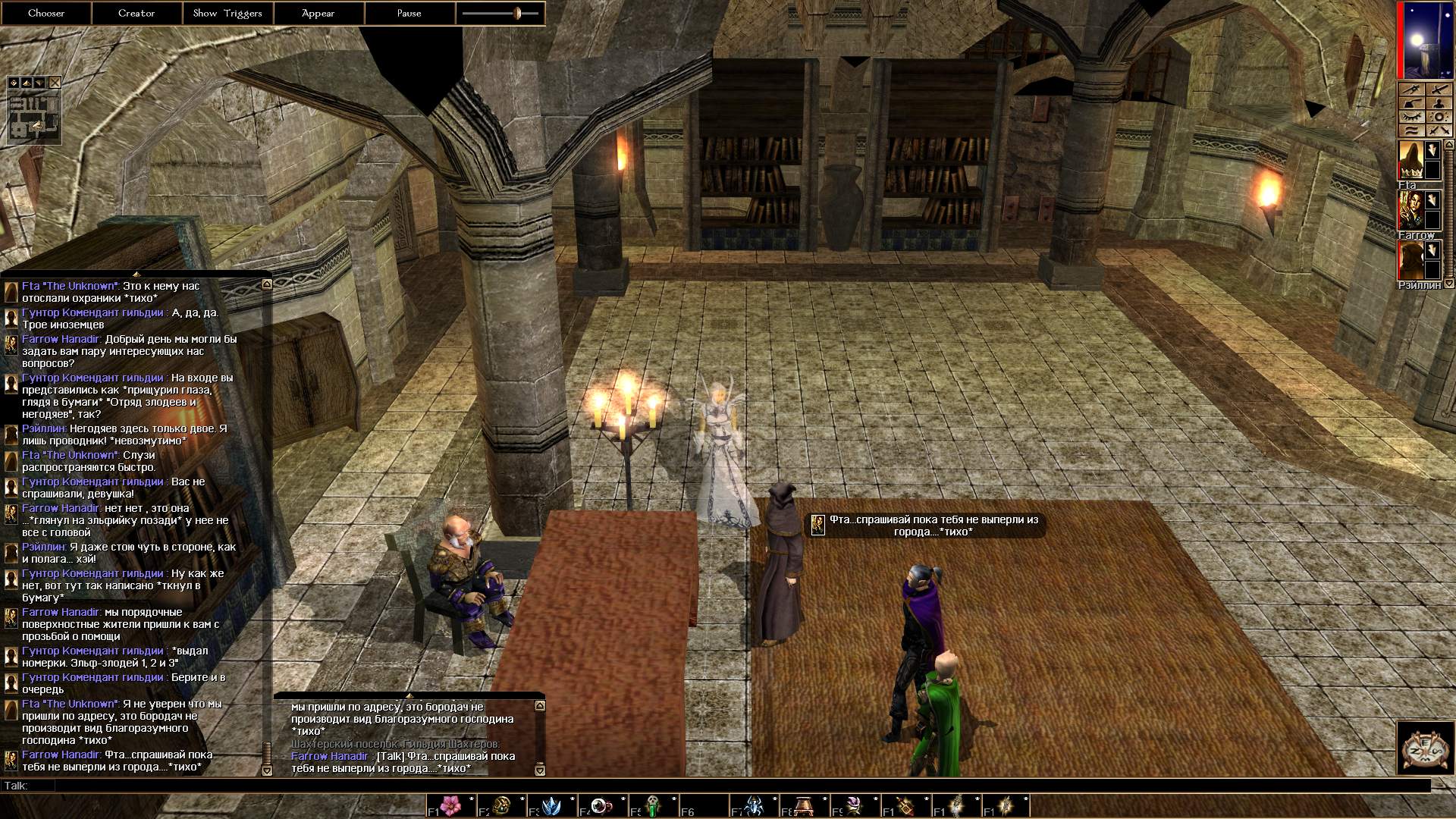Image resolution: width=1456 pixels, height=819 pixels.
Task: Pause the game
Action: click(409, 13)
